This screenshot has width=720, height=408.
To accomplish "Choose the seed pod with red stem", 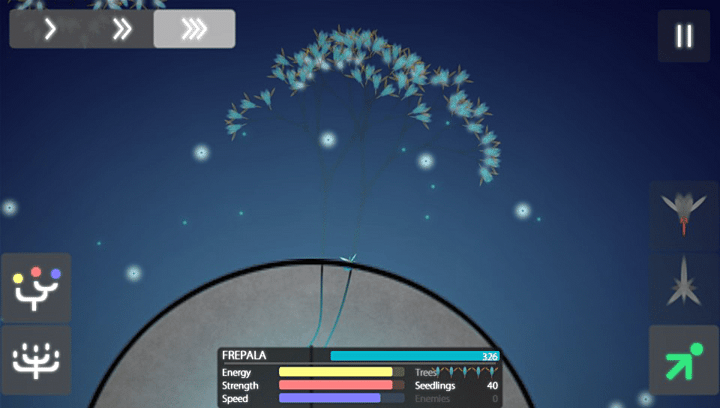I will point(684,213).
